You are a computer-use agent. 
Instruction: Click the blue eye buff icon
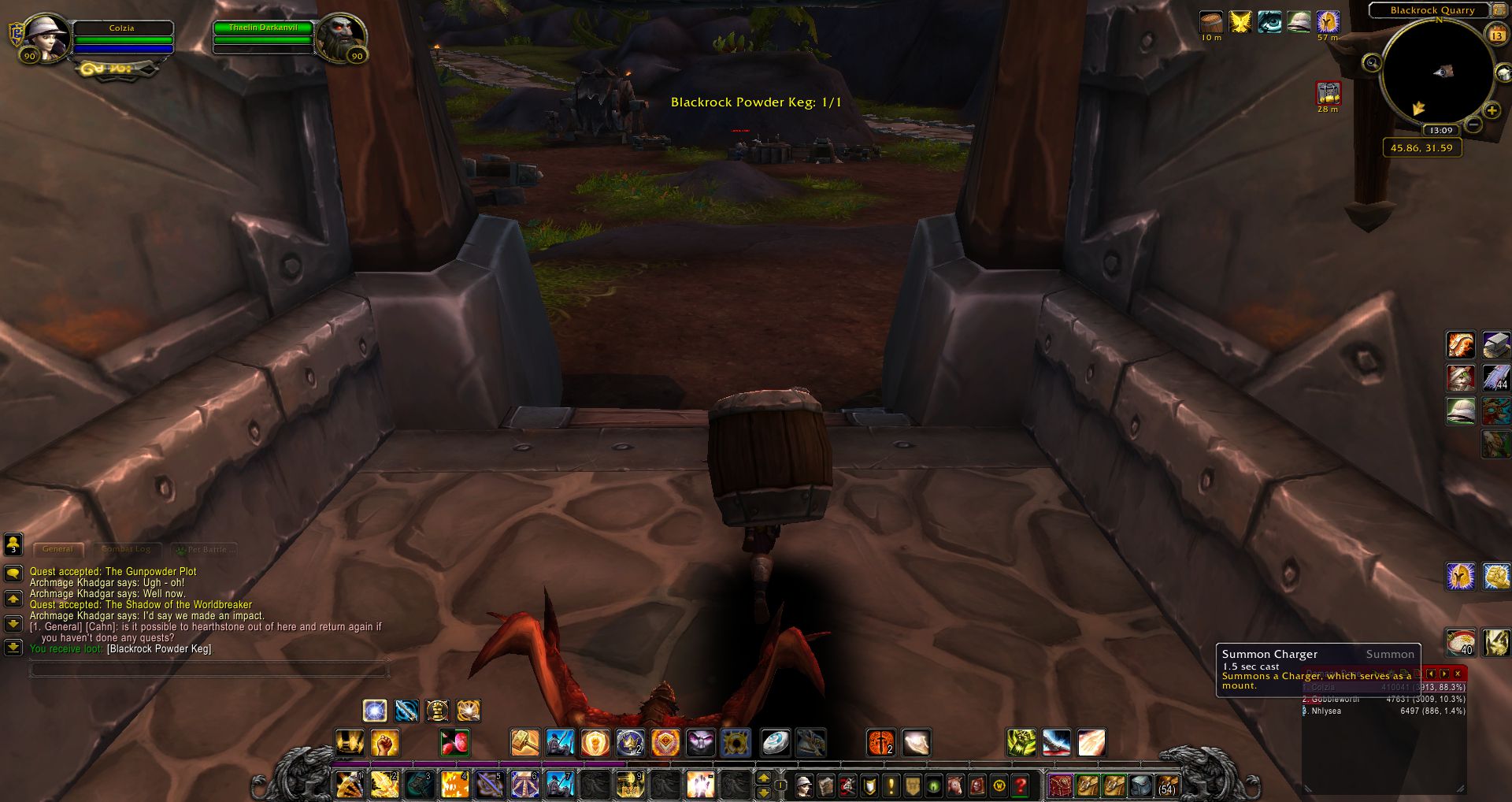pyautogui.click(x=1269, y=22)
